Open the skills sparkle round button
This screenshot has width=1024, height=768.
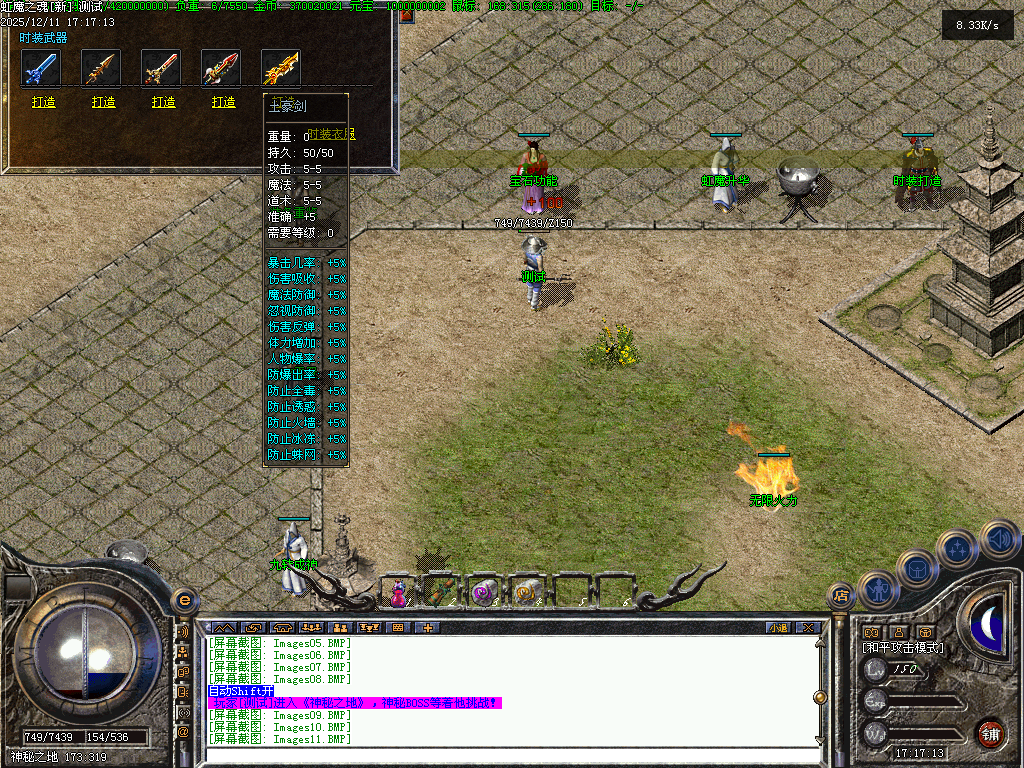958,548
